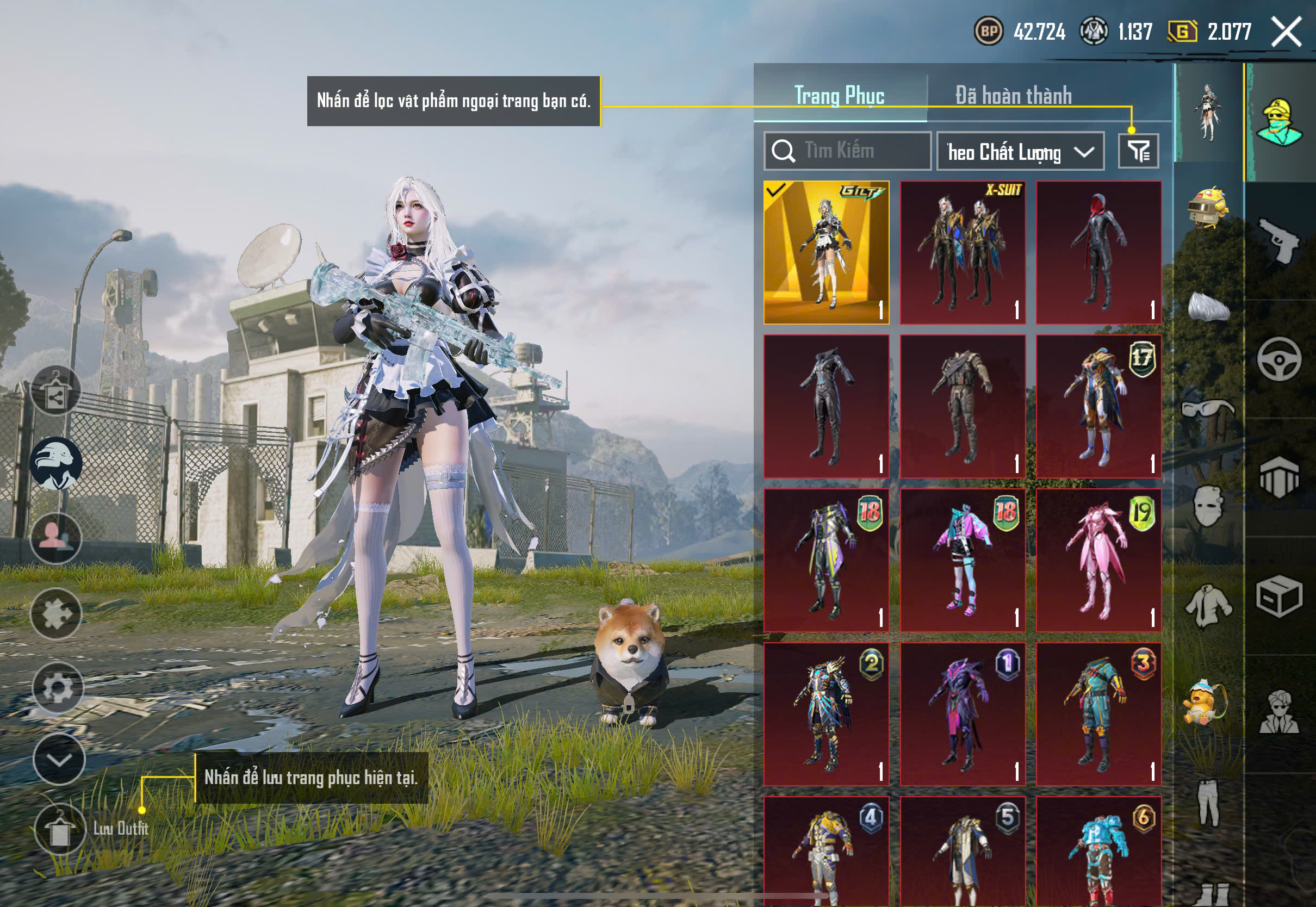Open the share outfit hanger icon

click(x=55, y=391)
